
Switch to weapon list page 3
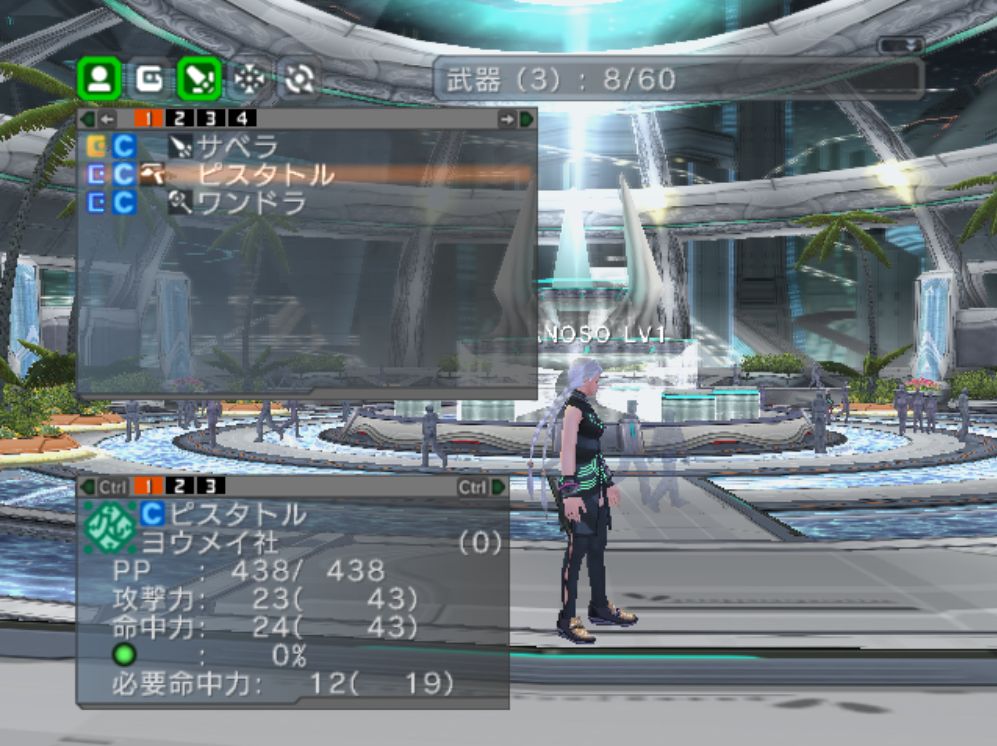pos(212,119)
